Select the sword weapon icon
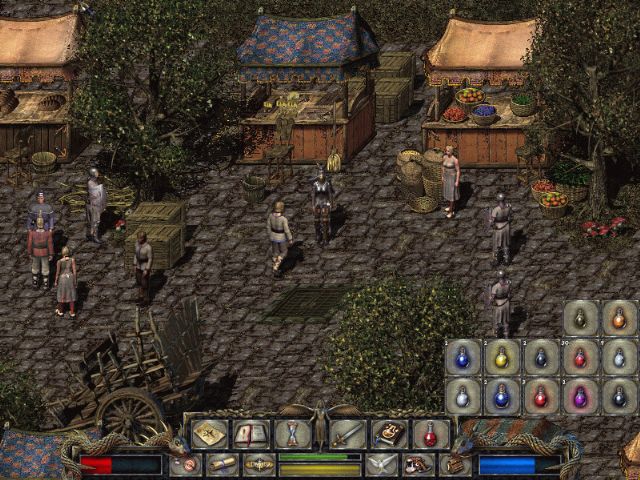The image size is (640, 480). tap(347, 434)
